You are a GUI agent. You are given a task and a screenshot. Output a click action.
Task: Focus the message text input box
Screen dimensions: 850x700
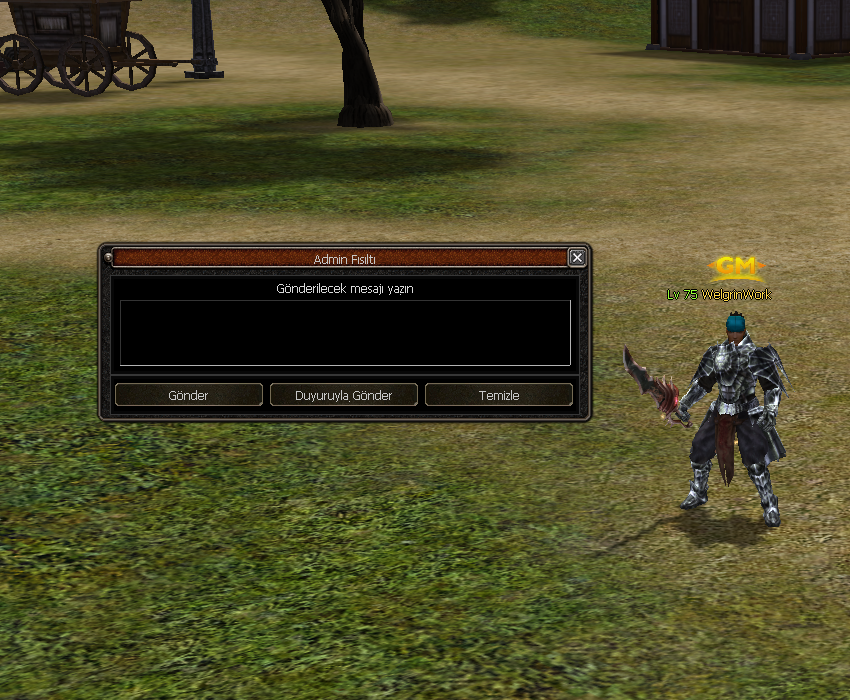tap(345, 333)
